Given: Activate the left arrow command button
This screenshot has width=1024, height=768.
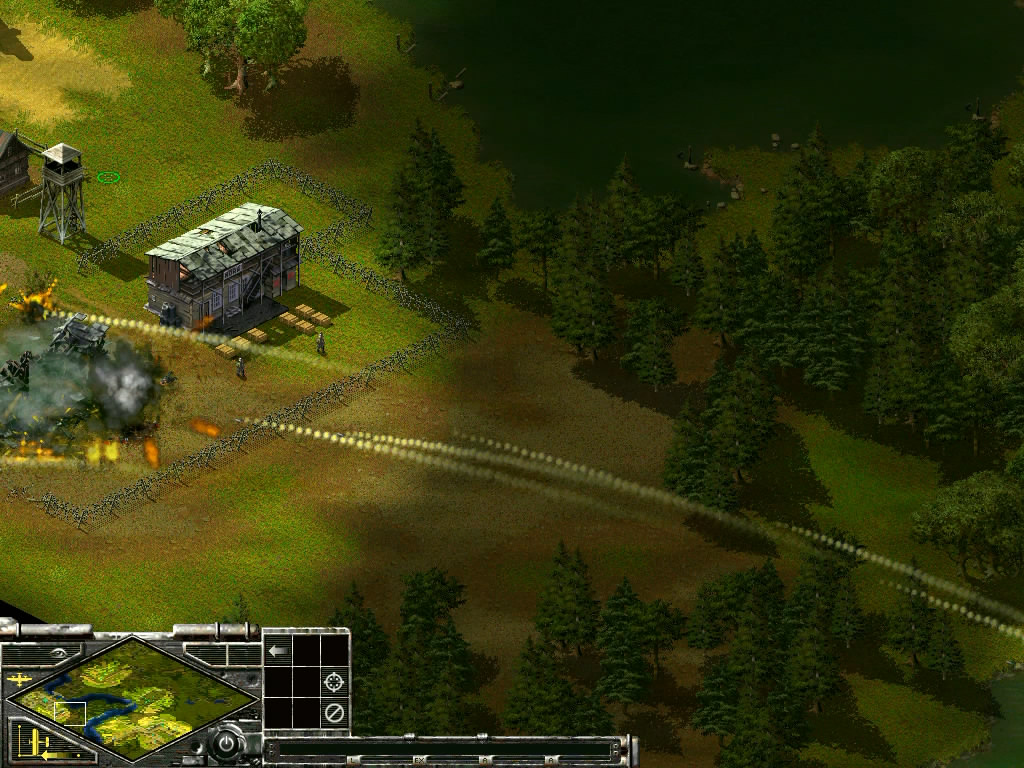Looking at the screenshot, I should (x=278, y=651).
